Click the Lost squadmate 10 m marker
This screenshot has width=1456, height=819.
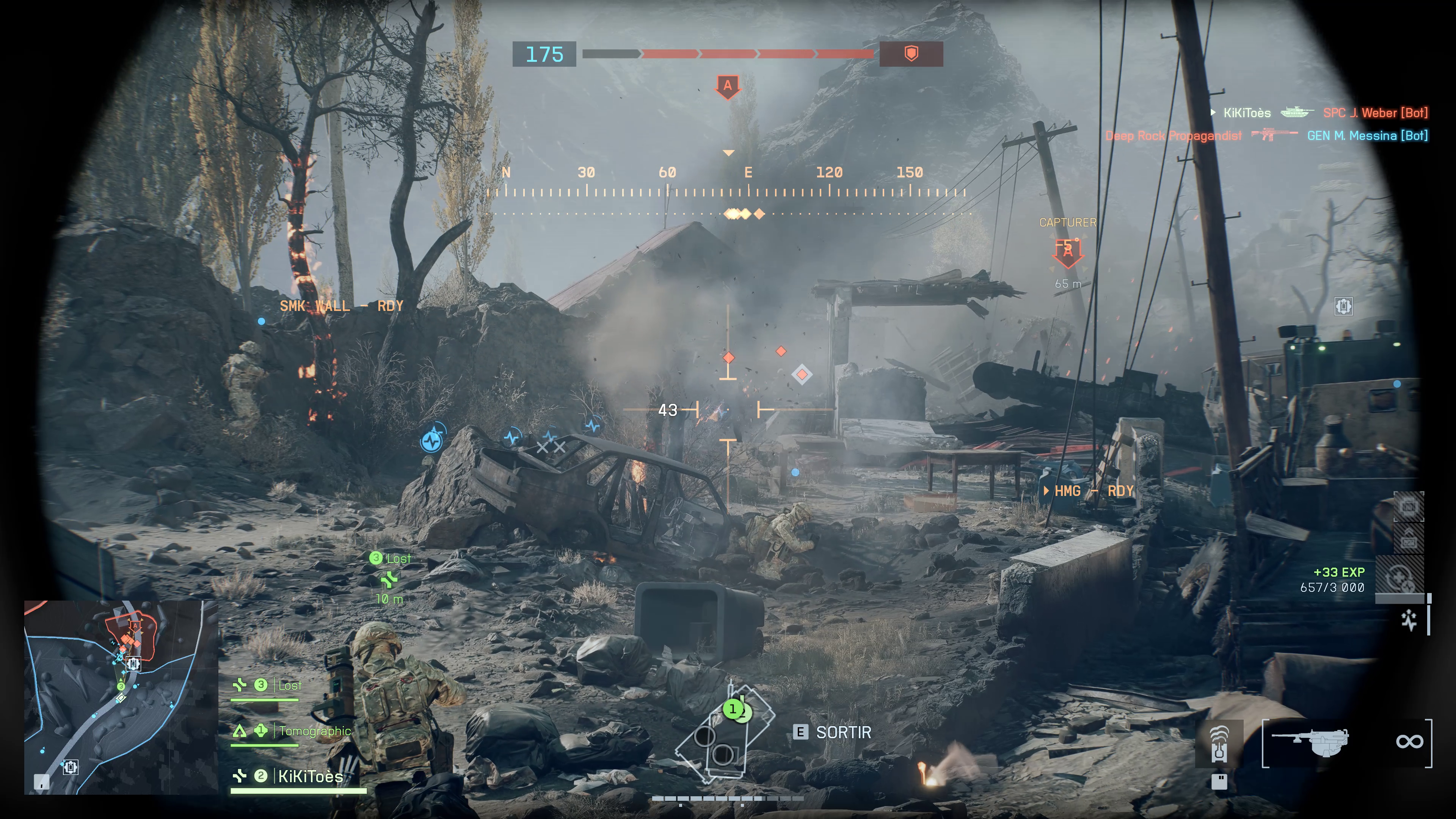(389, 579)
